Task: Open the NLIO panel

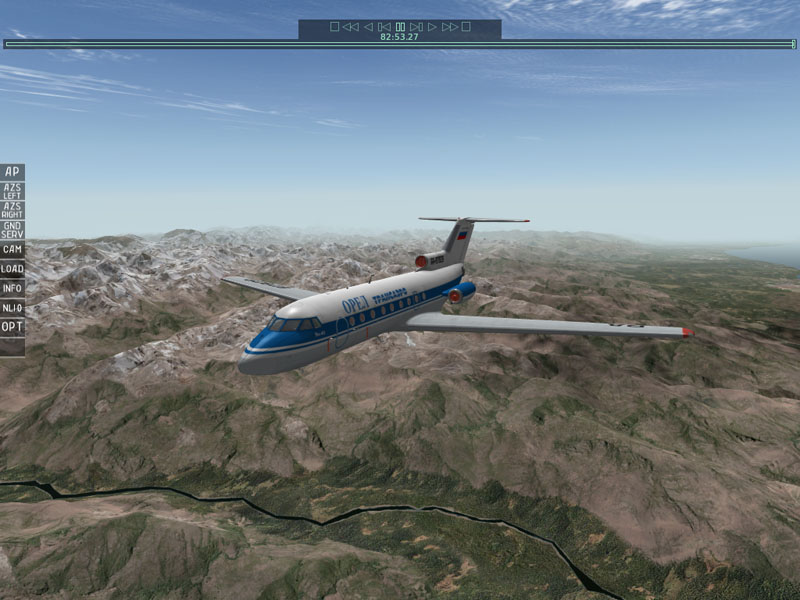Action: click(x=12, y=307)
